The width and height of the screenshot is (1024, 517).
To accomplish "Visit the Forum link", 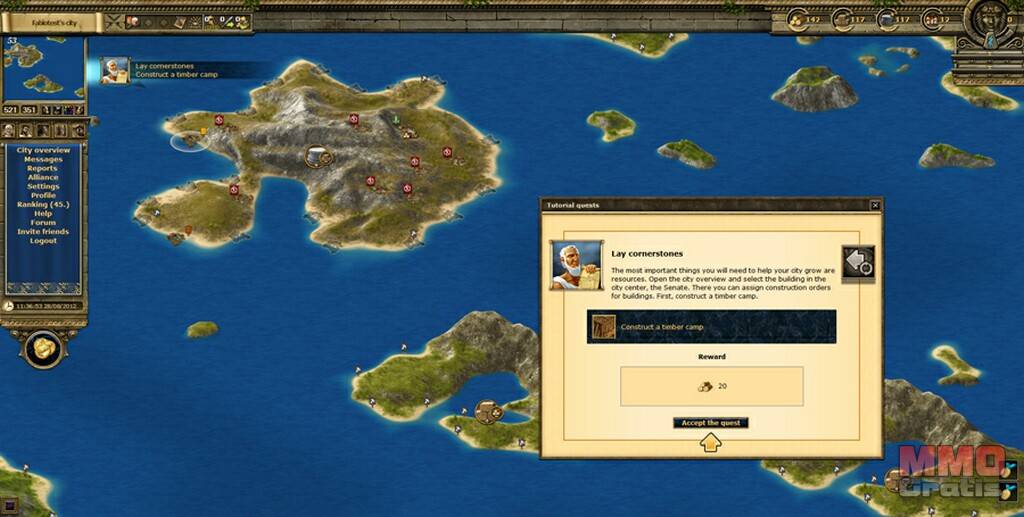I will 43,222.
